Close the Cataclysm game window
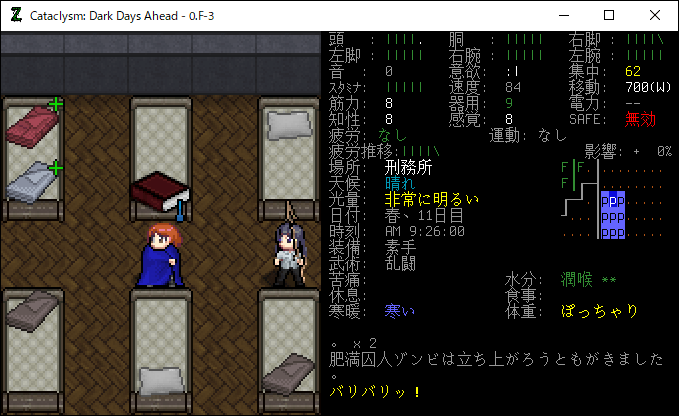 pyautogui.click(x=655, y=15)
